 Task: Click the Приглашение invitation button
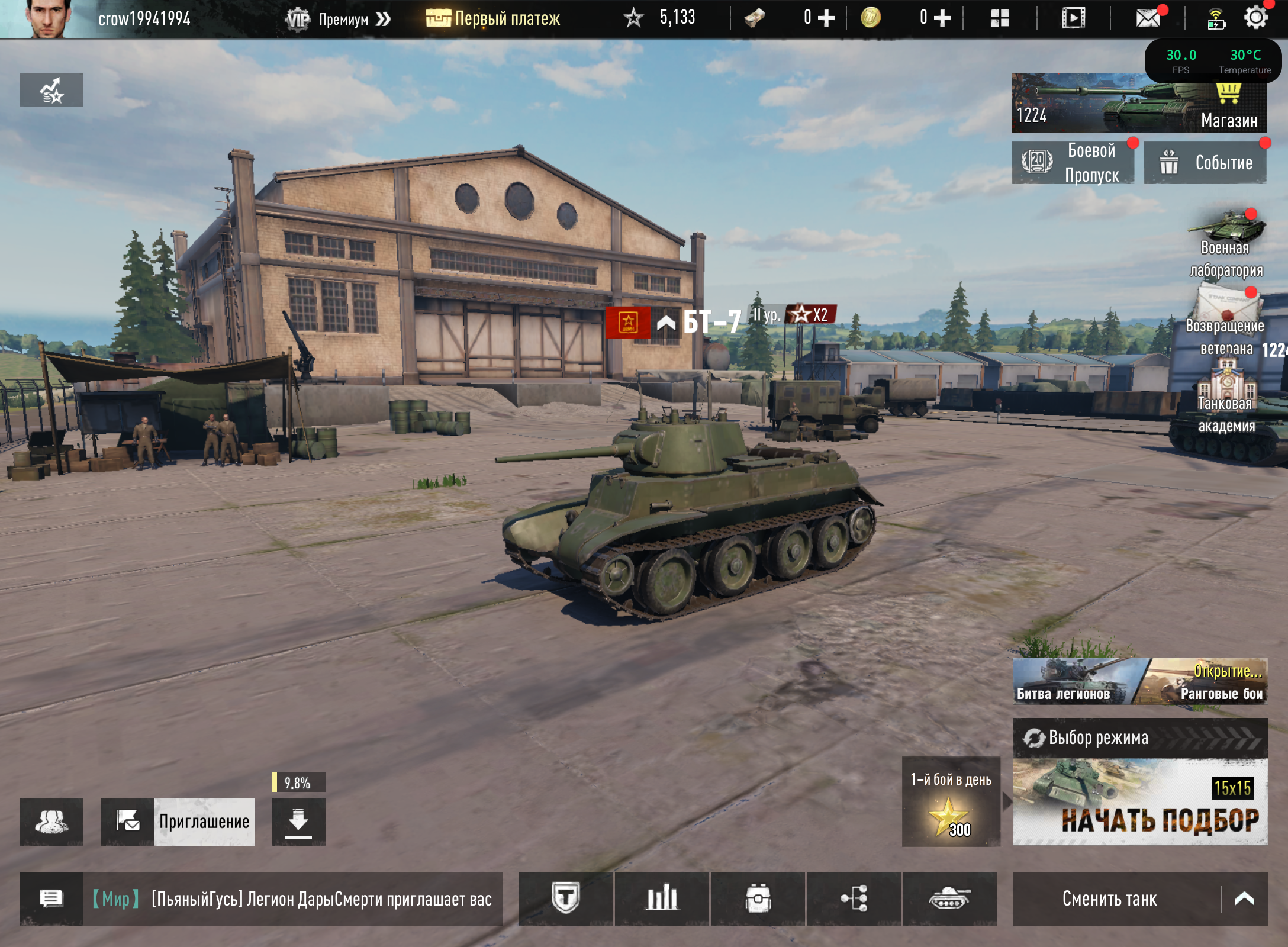[178, 822]
